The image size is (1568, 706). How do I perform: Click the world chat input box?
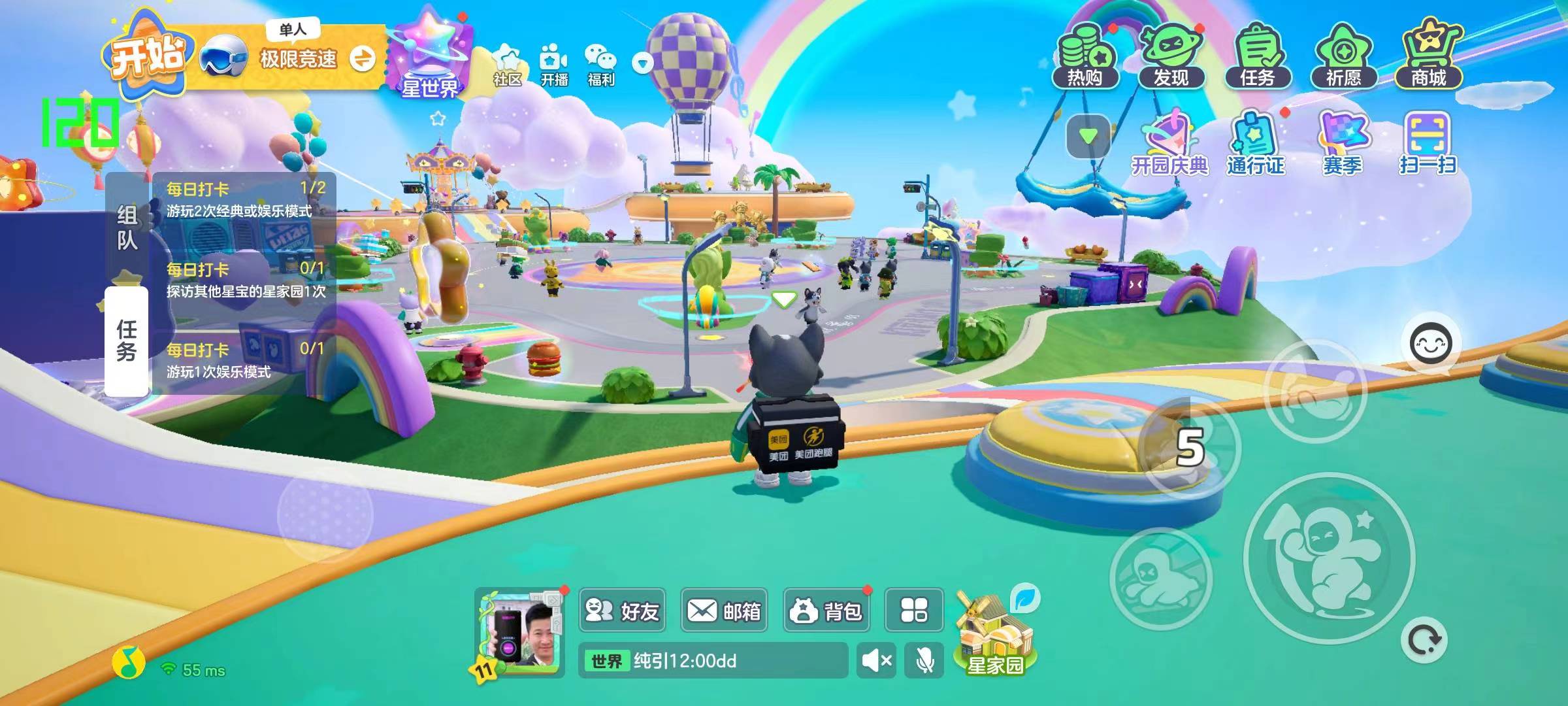713,660
